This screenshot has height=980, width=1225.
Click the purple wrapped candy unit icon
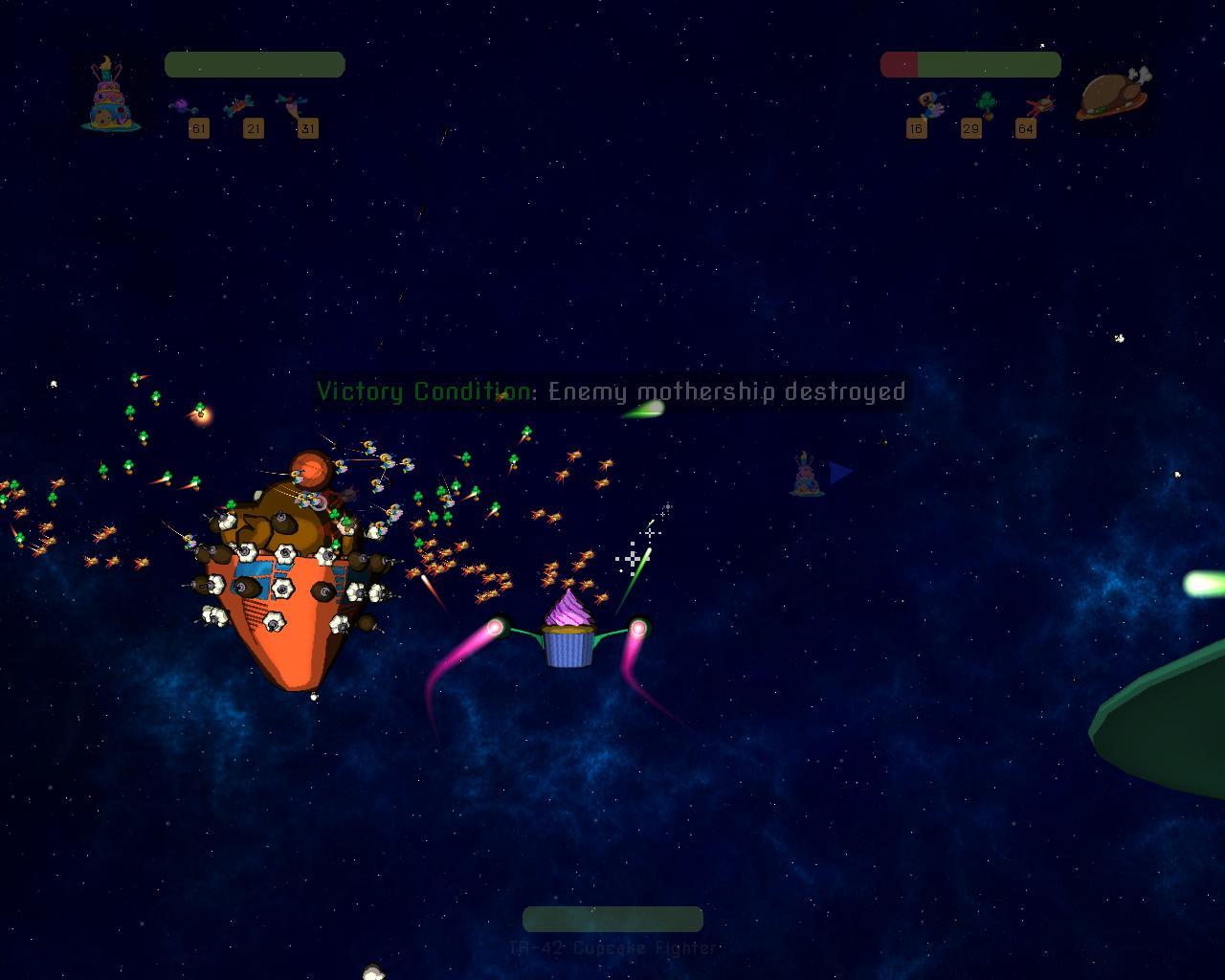click(x=182, y=106)
